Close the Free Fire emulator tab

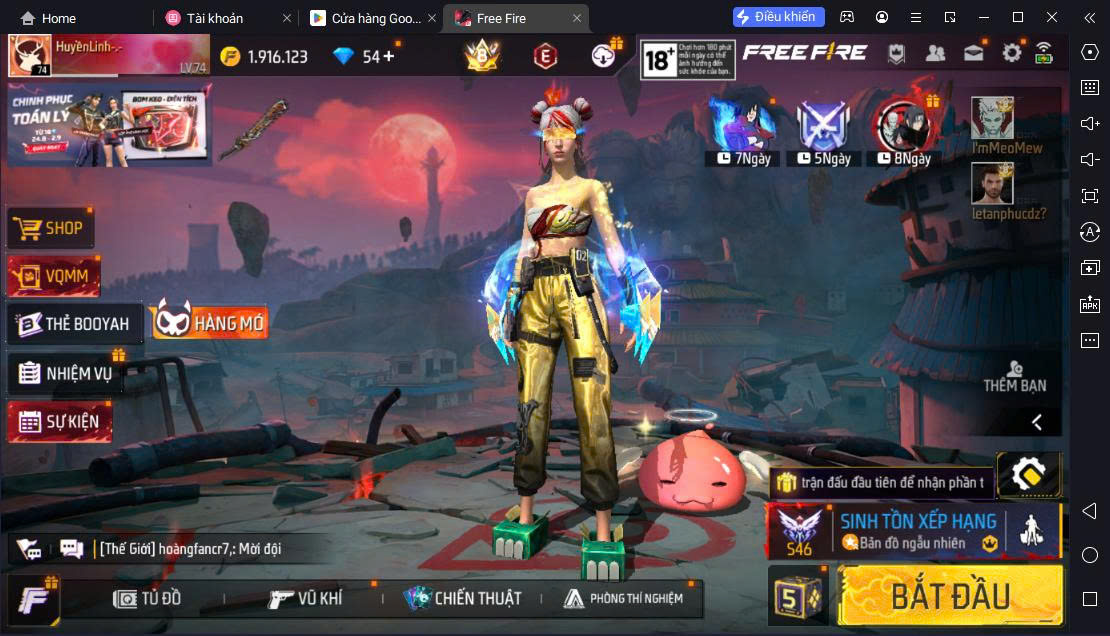[x=576, y=18]
